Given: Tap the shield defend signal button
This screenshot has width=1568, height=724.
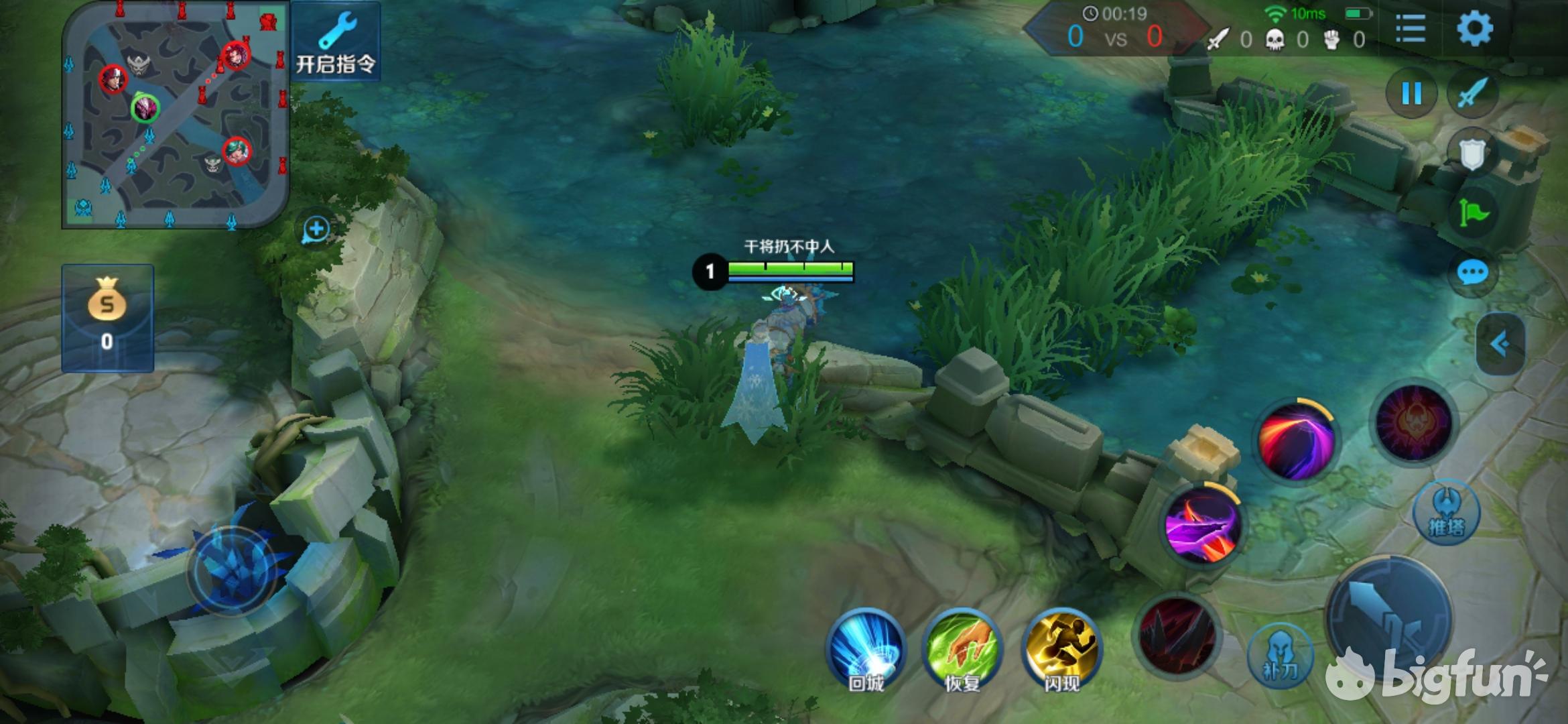Looking at the screenshot, I should 1472,154.
